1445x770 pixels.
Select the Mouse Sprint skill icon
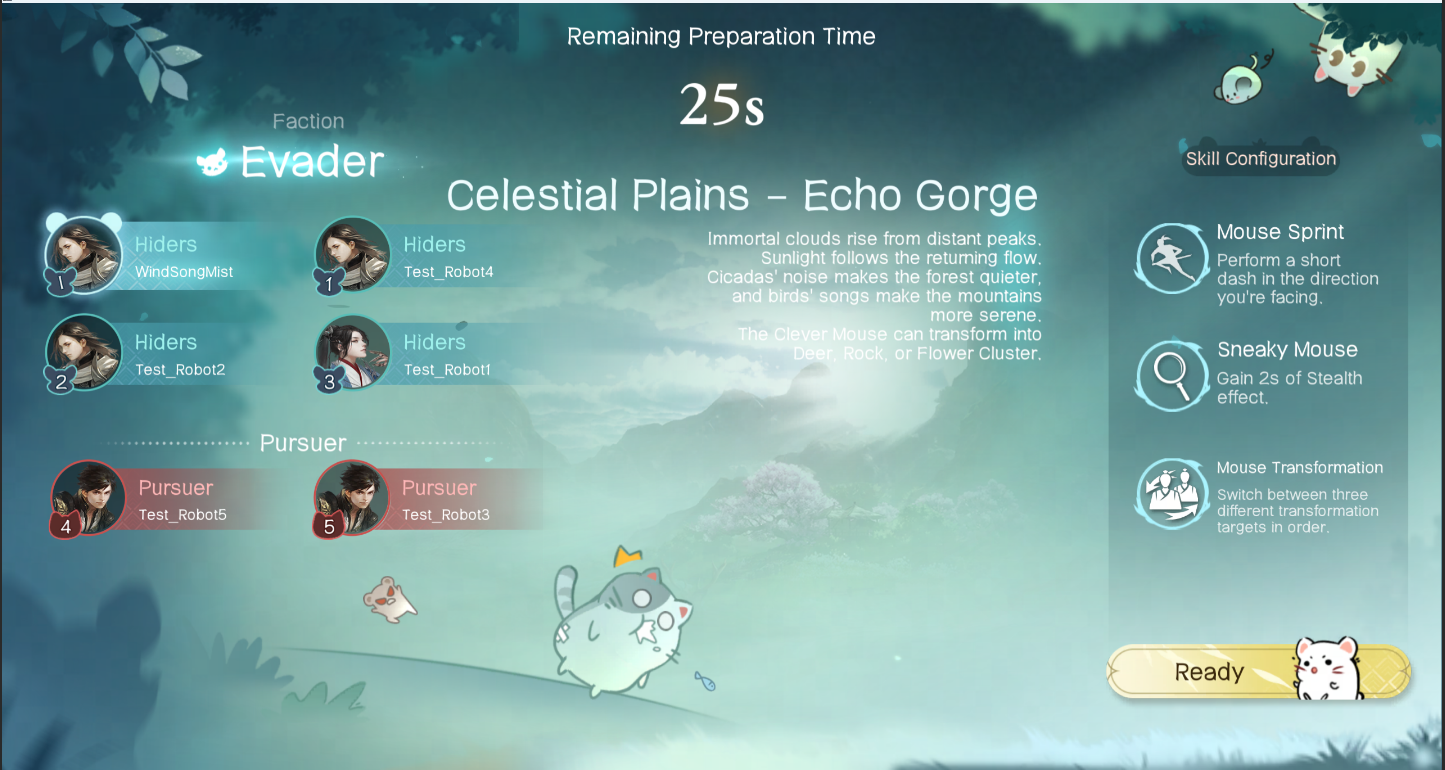pyautogui.click(x=1172, y=259)
